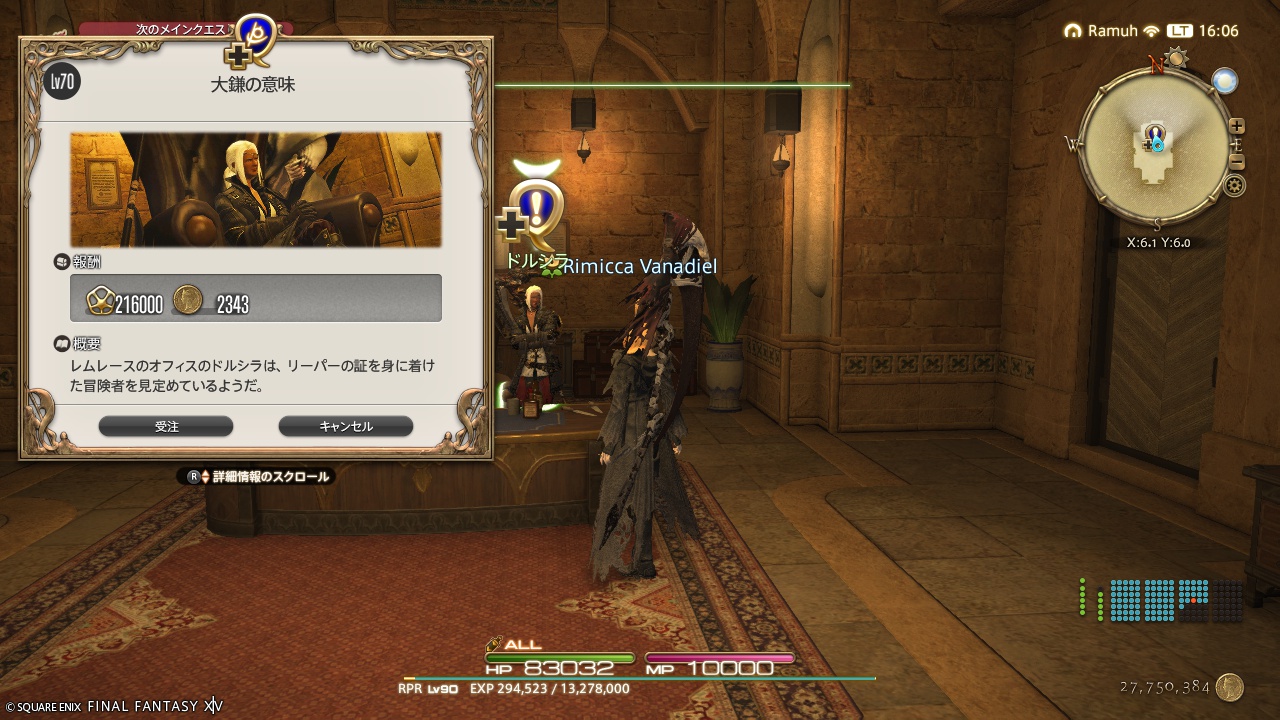Click the blue moon orb beside the minimap
1280x720 pixels.
click(1225, 80)
